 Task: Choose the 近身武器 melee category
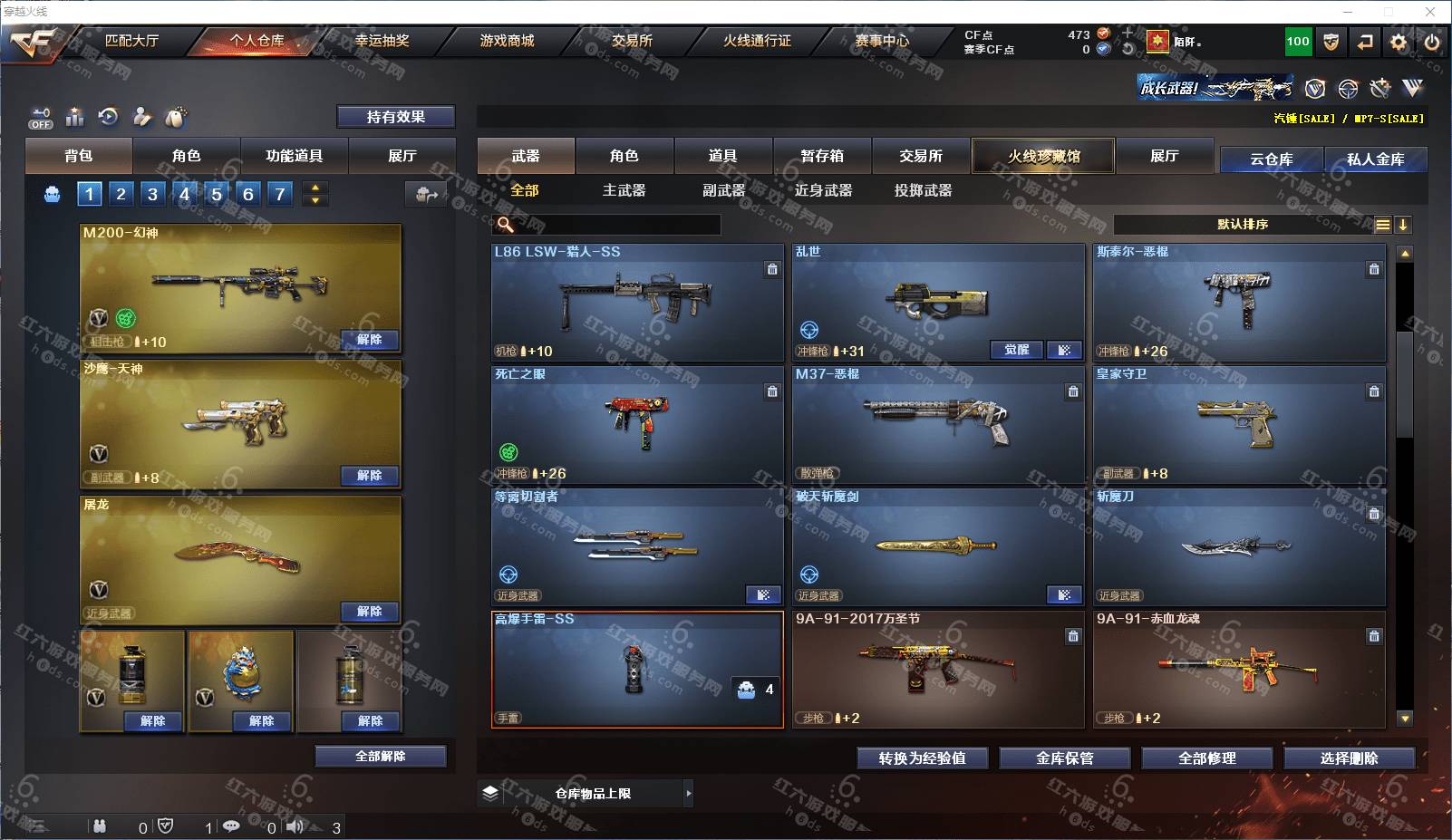(x=823, y=190)
